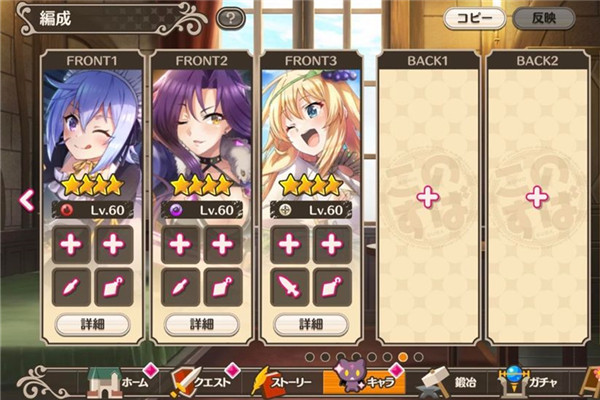Click the コピー (Copy) button
The width and height of the screenshot is (600, 400).
pyautogui.click(x=476, y=17)
